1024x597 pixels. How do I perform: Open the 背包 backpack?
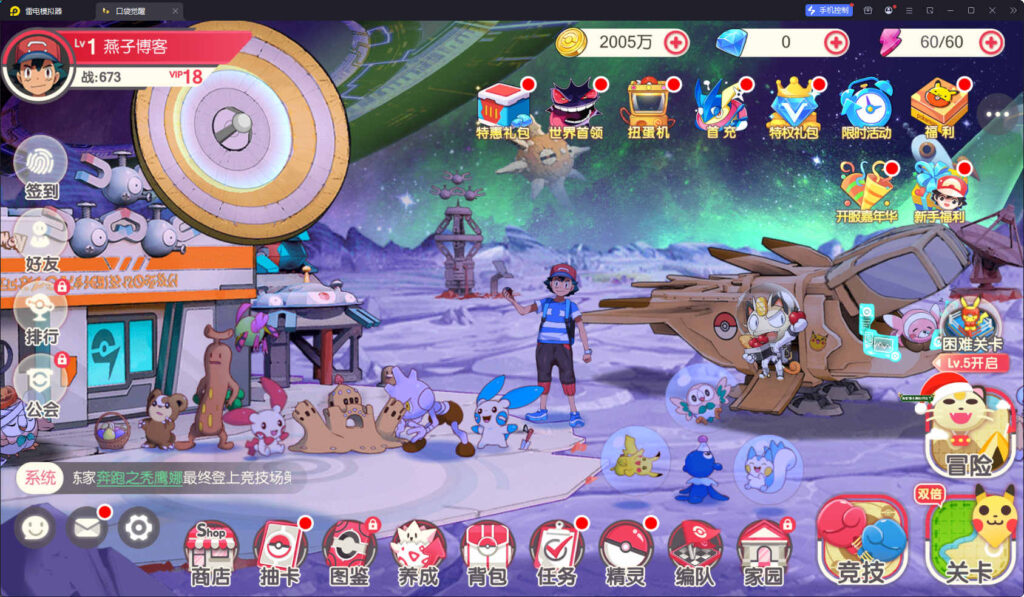tap(486, 552)
